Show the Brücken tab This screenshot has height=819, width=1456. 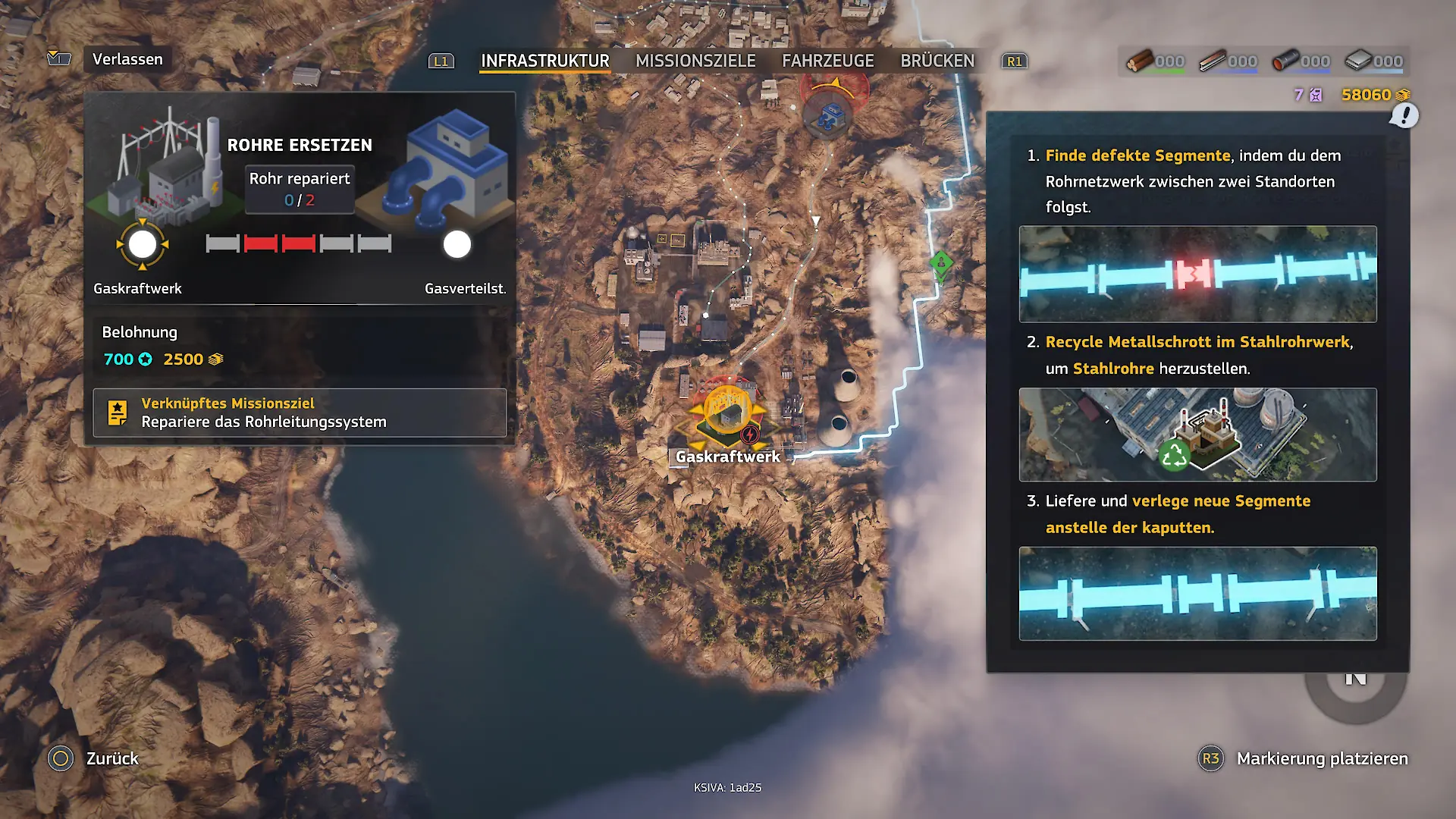pyautogui.click(x=937, y=61)
